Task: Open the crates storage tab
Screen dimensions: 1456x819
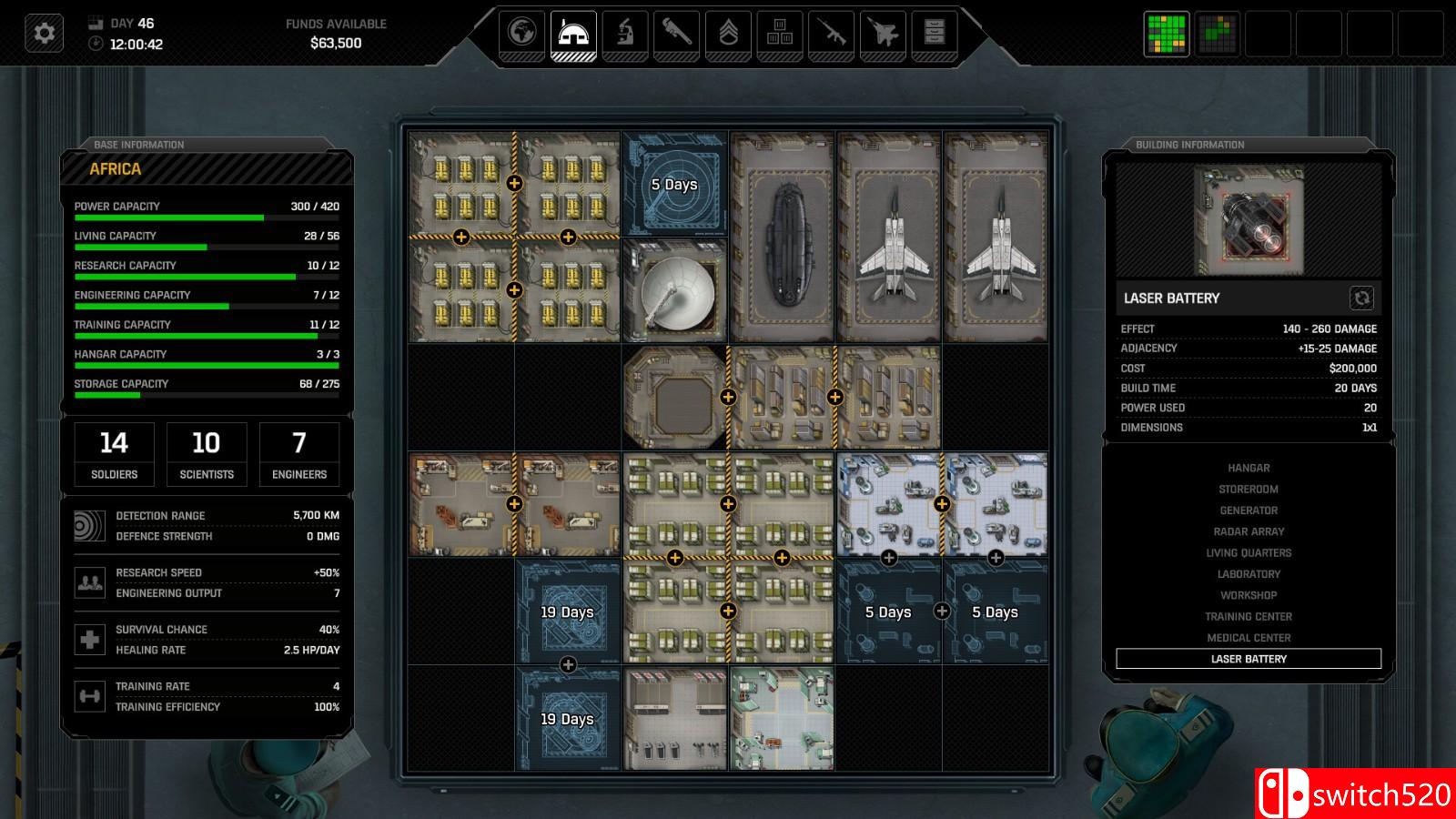Action: (780, 34)
